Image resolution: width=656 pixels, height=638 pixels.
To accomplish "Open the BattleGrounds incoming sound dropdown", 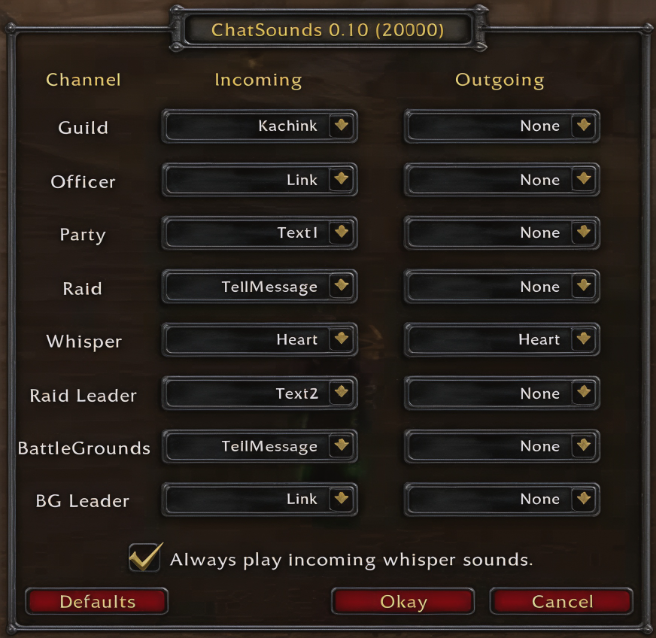I will [x=341, y=447].
